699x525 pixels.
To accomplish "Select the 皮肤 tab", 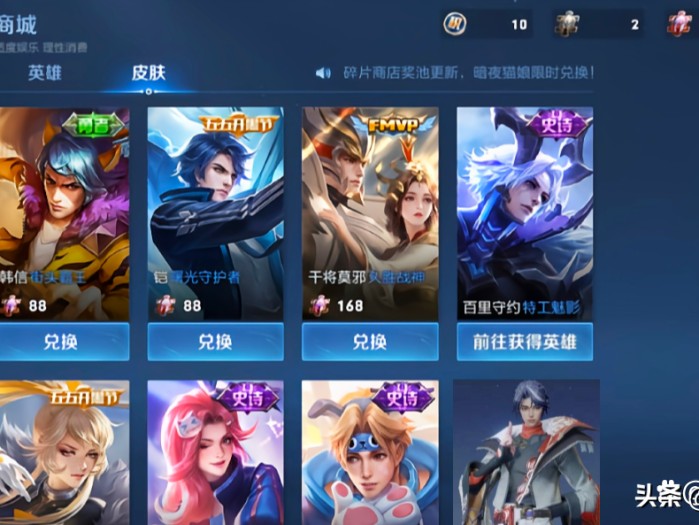I will [x=149, y=73].
